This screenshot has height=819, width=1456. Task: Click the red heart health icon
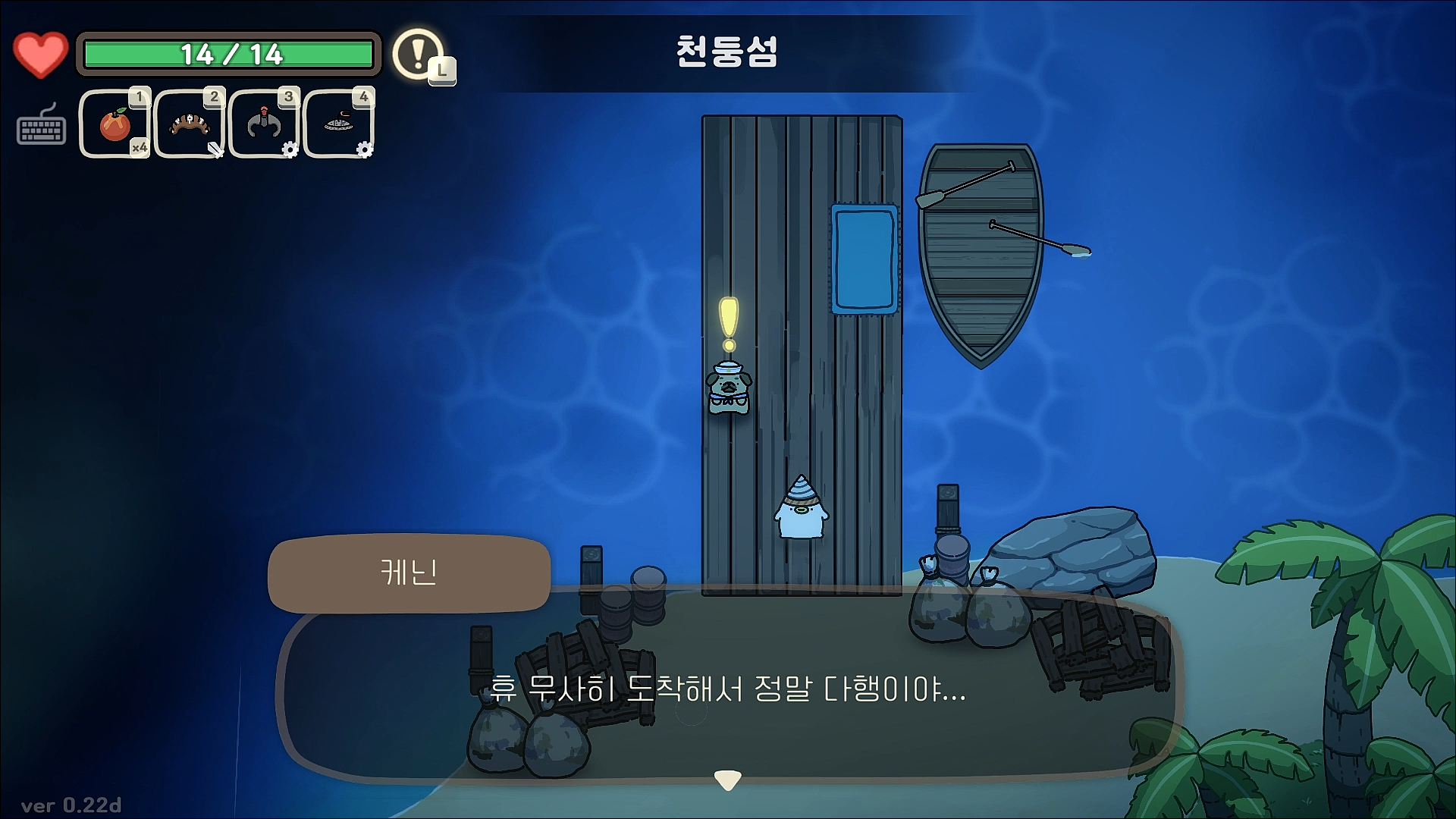[40, 54]
